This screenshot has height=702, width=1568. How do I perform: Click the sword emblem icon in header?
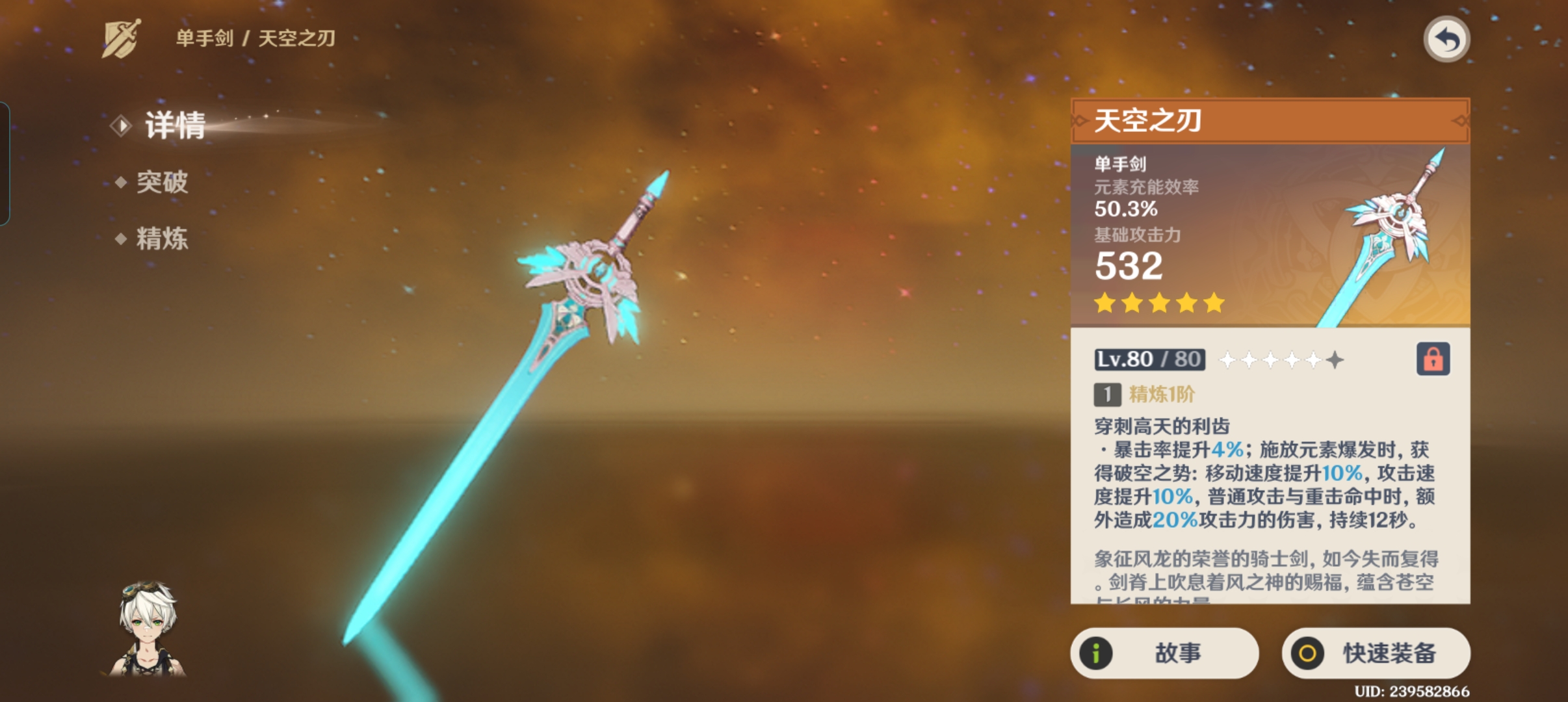point(122,39)
